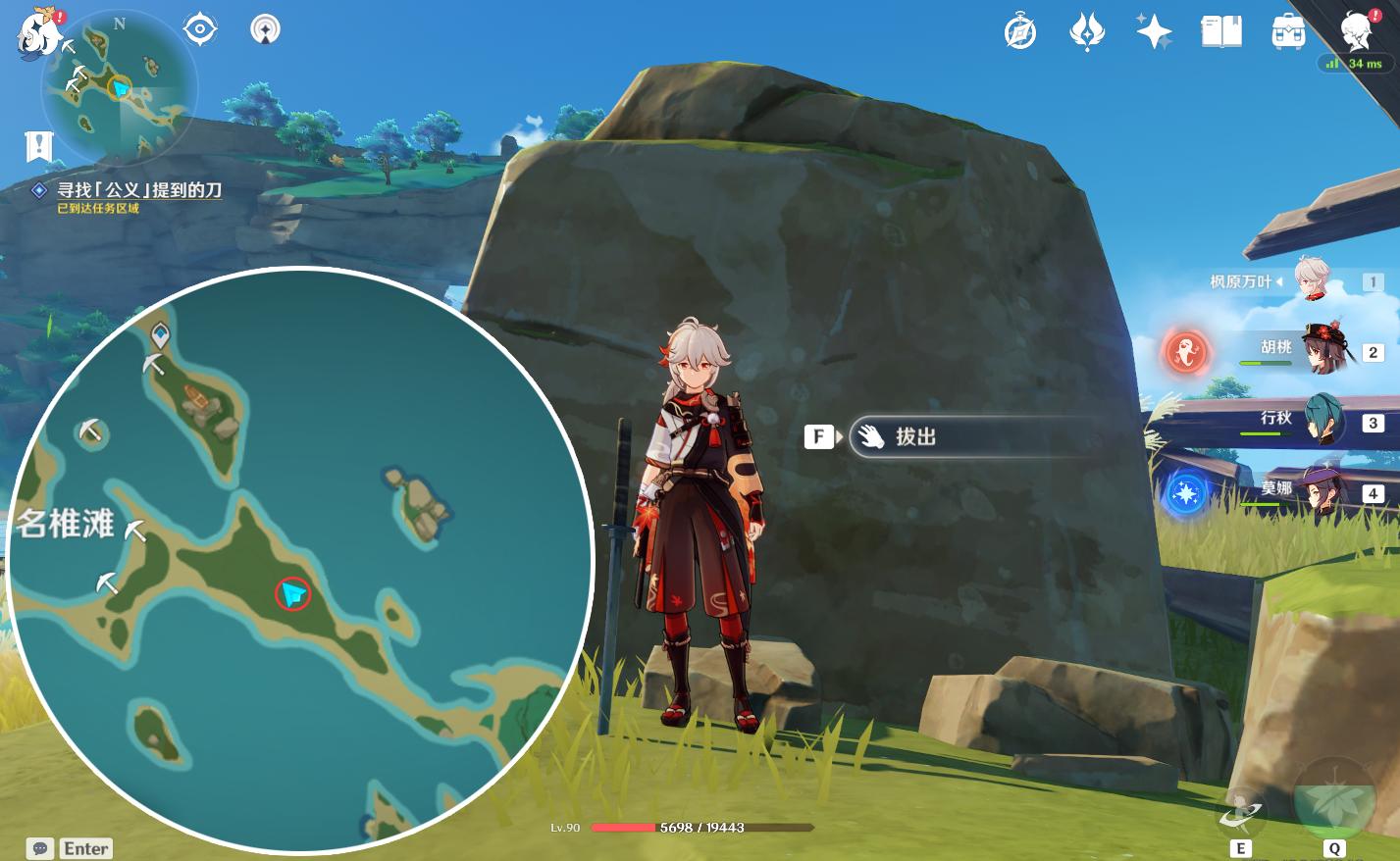Open the compass events icon
This screenshot has height=861, width=1400.
point(1020,32)
